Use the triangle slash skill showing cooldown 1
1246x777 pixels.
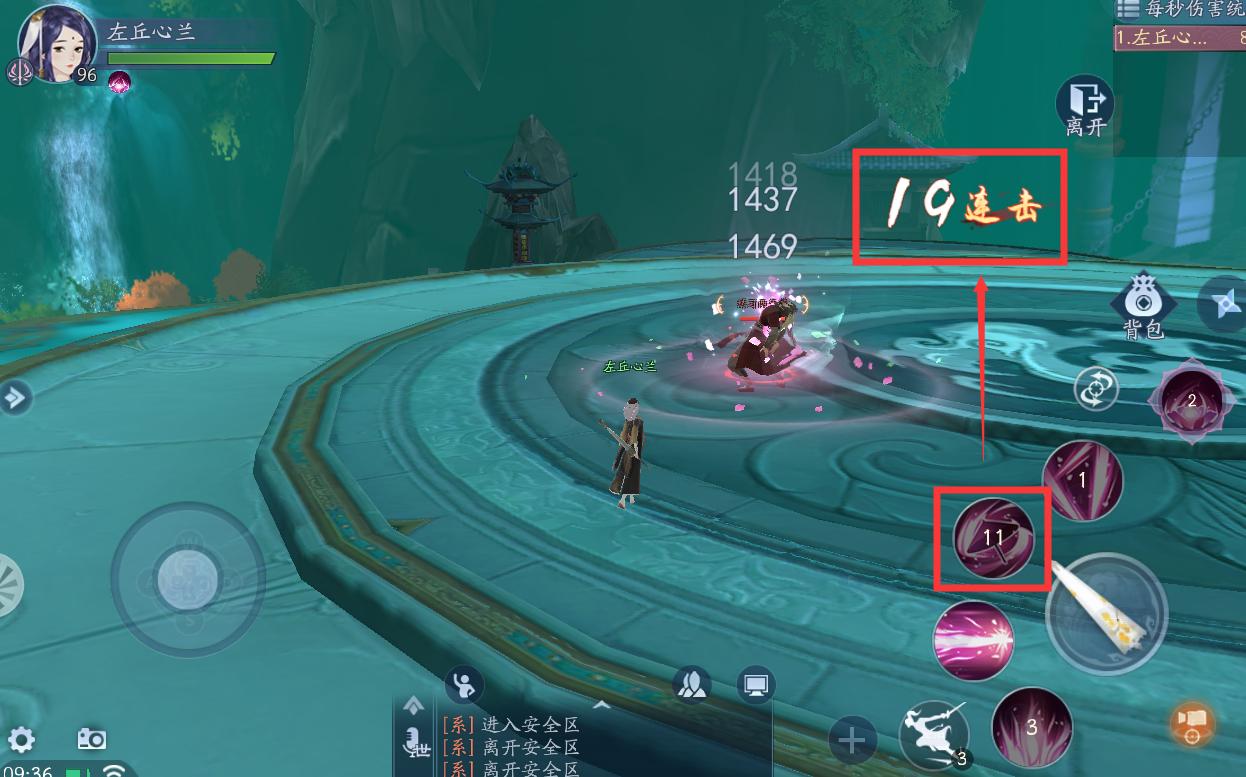tap(1082, 481)
